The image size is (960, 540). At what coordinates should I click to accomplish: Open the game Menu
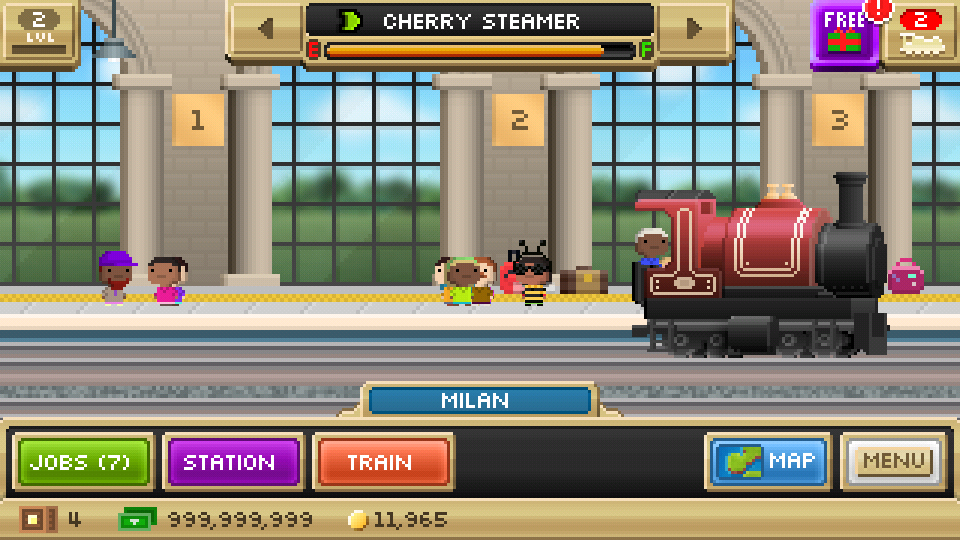[894, 462]
